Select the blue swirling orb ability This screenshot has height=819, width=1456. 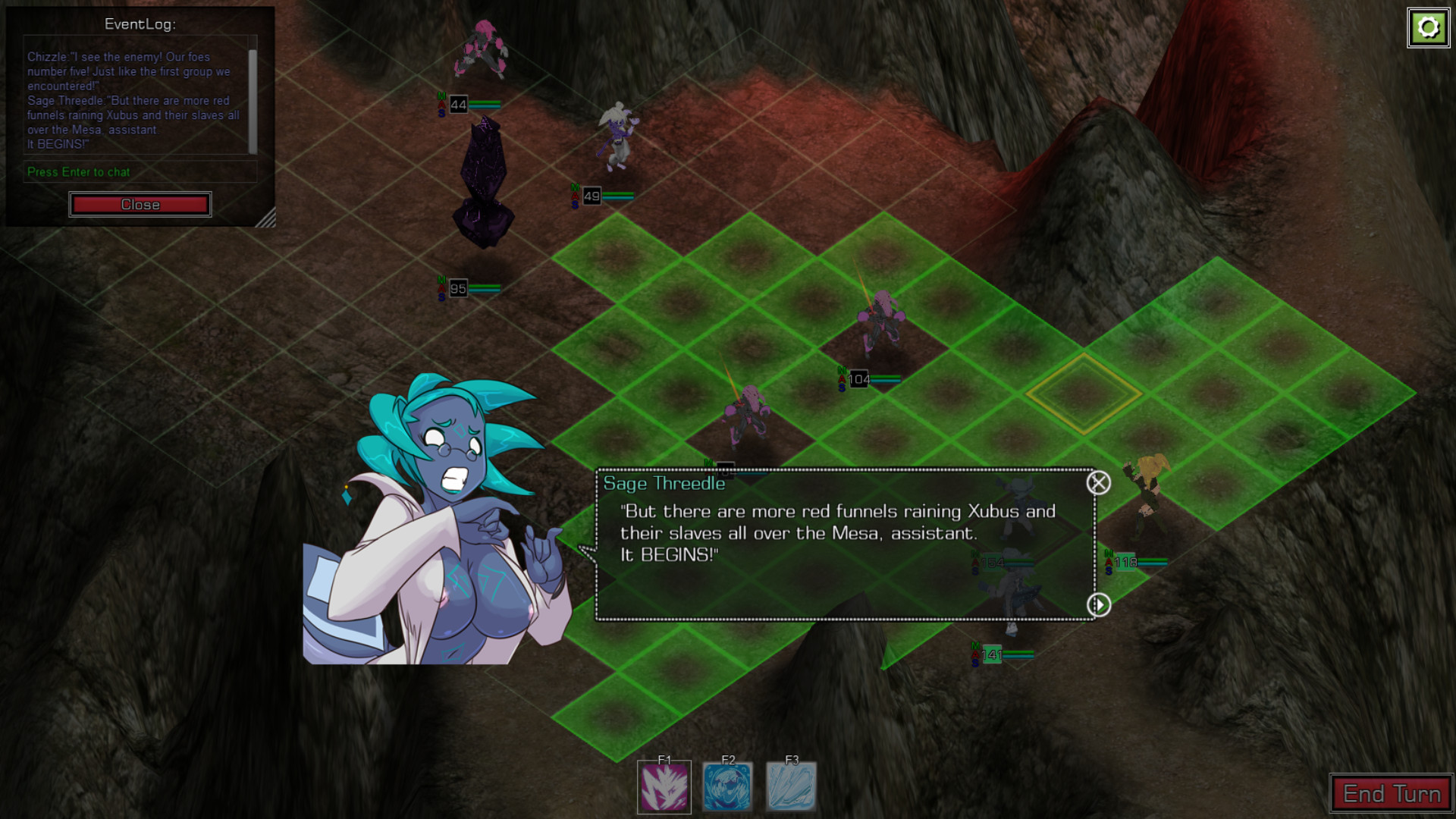728,787
